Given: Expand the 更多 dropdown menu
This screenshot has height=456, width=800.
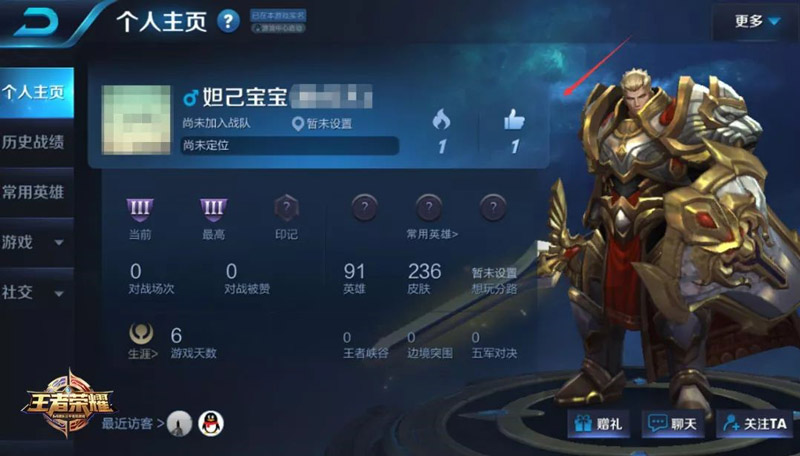Looking at the screenshot, I should 756,21.
